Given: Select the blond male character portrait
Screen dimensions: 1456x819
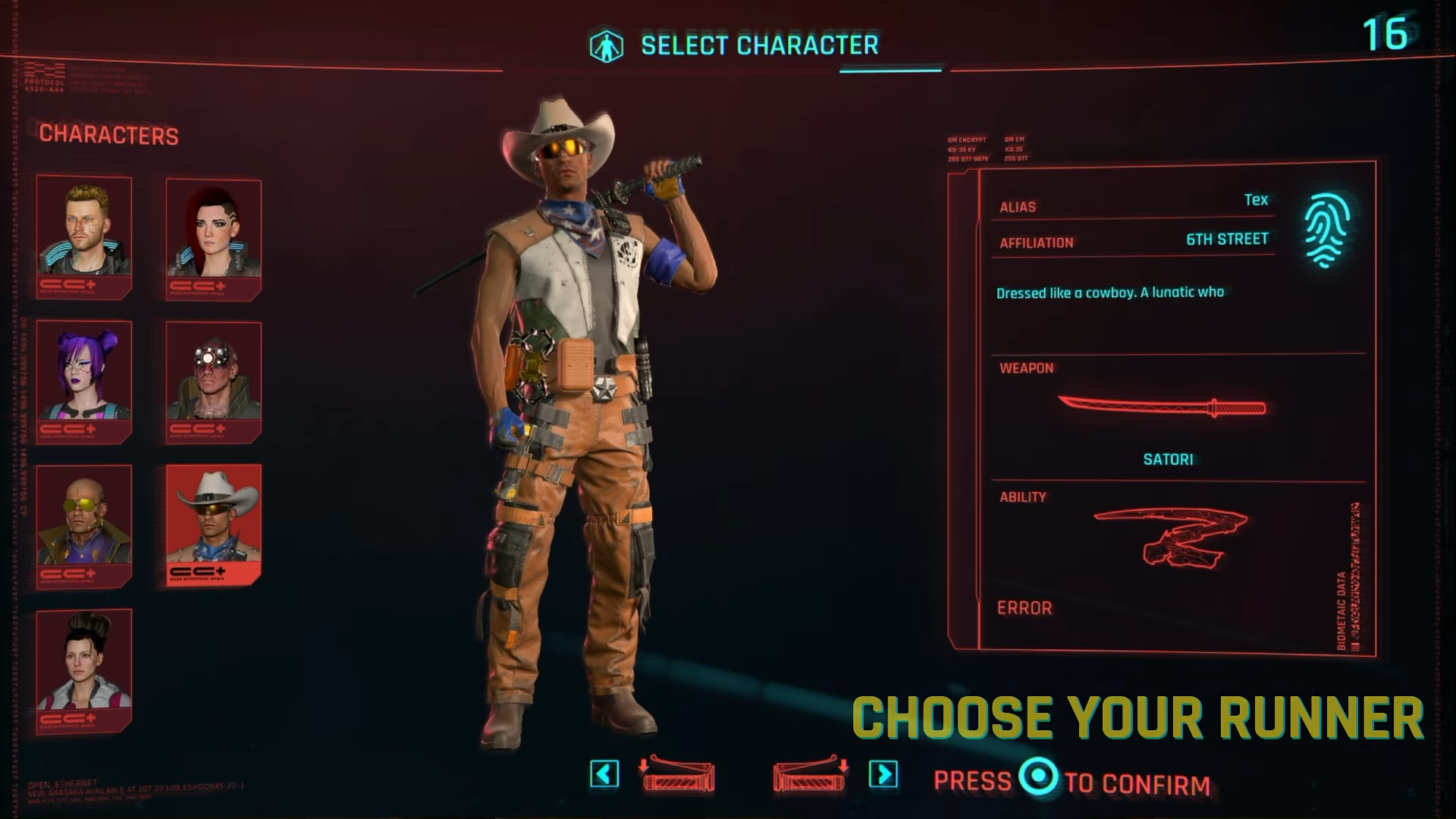Looking at the screenshot, I should pyautogui.click(x=84, y=234).
